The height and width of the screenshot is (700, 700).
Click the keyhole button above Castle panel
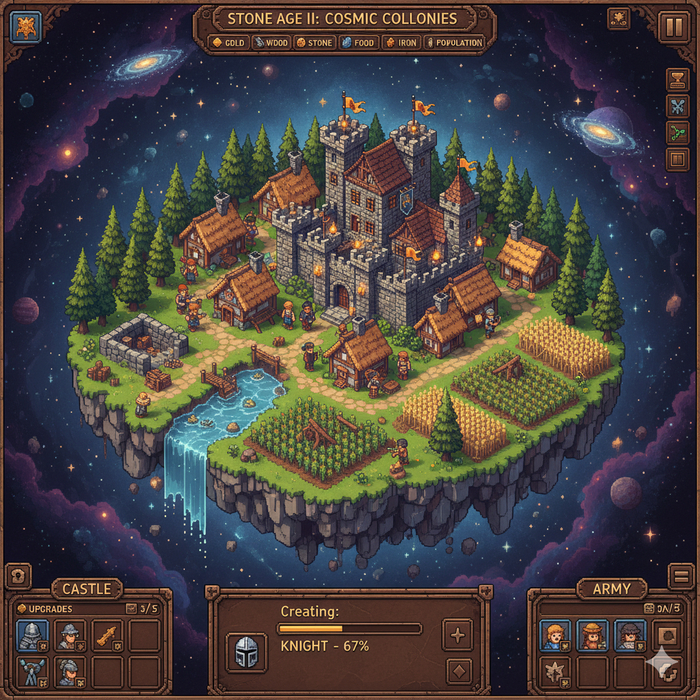coord(19,576)
